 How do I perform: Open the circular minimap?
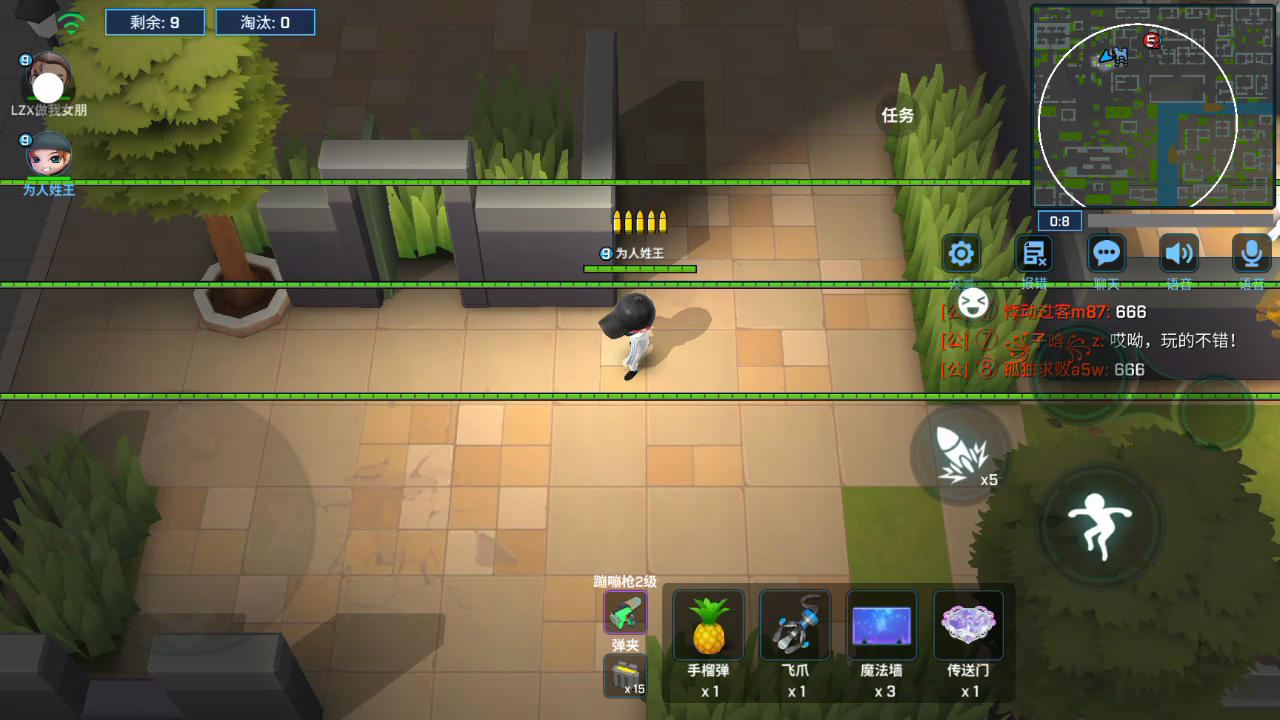(x=1138, y=122)
